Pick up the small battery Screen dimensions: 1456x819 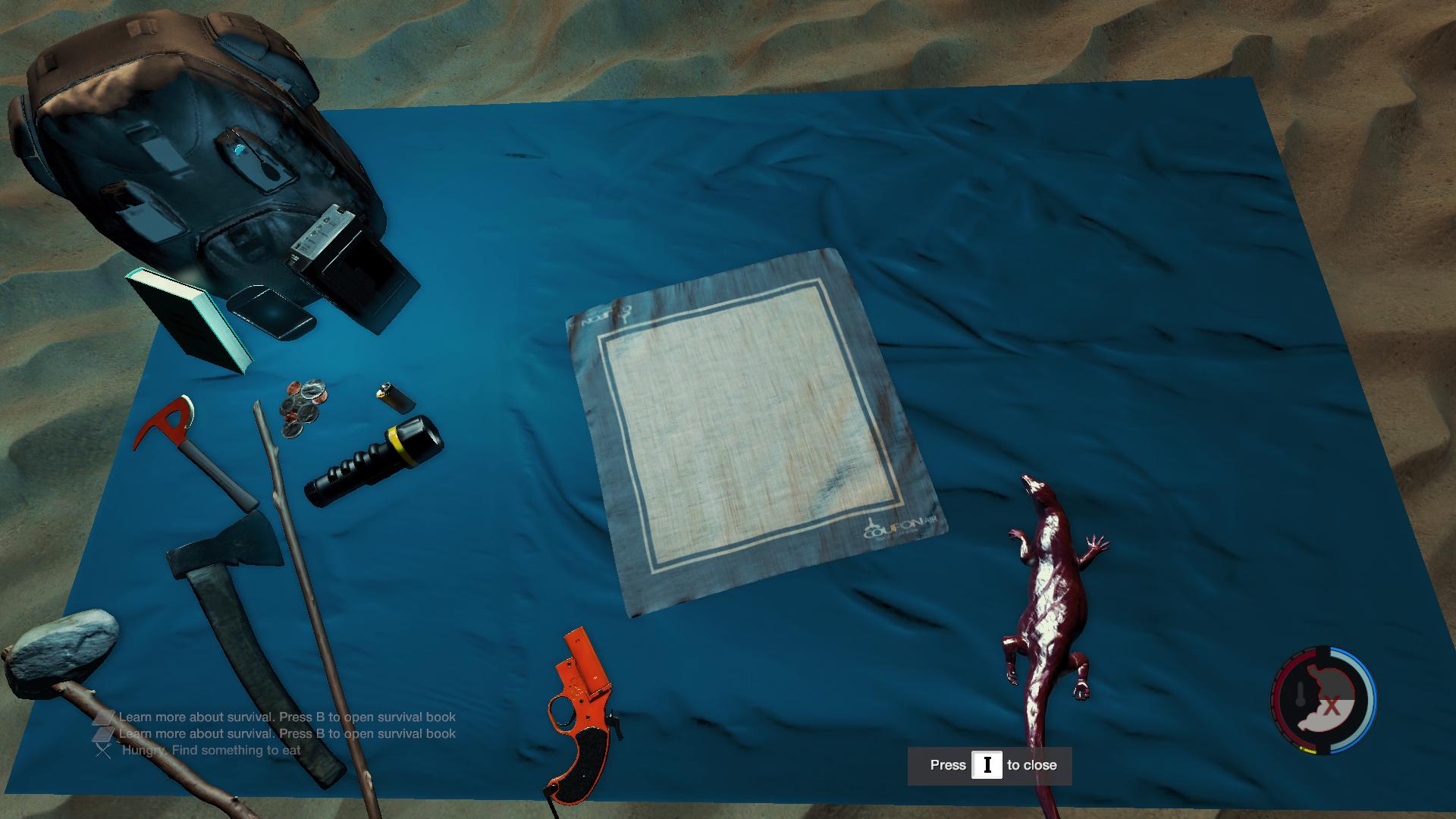pos(395,396)
